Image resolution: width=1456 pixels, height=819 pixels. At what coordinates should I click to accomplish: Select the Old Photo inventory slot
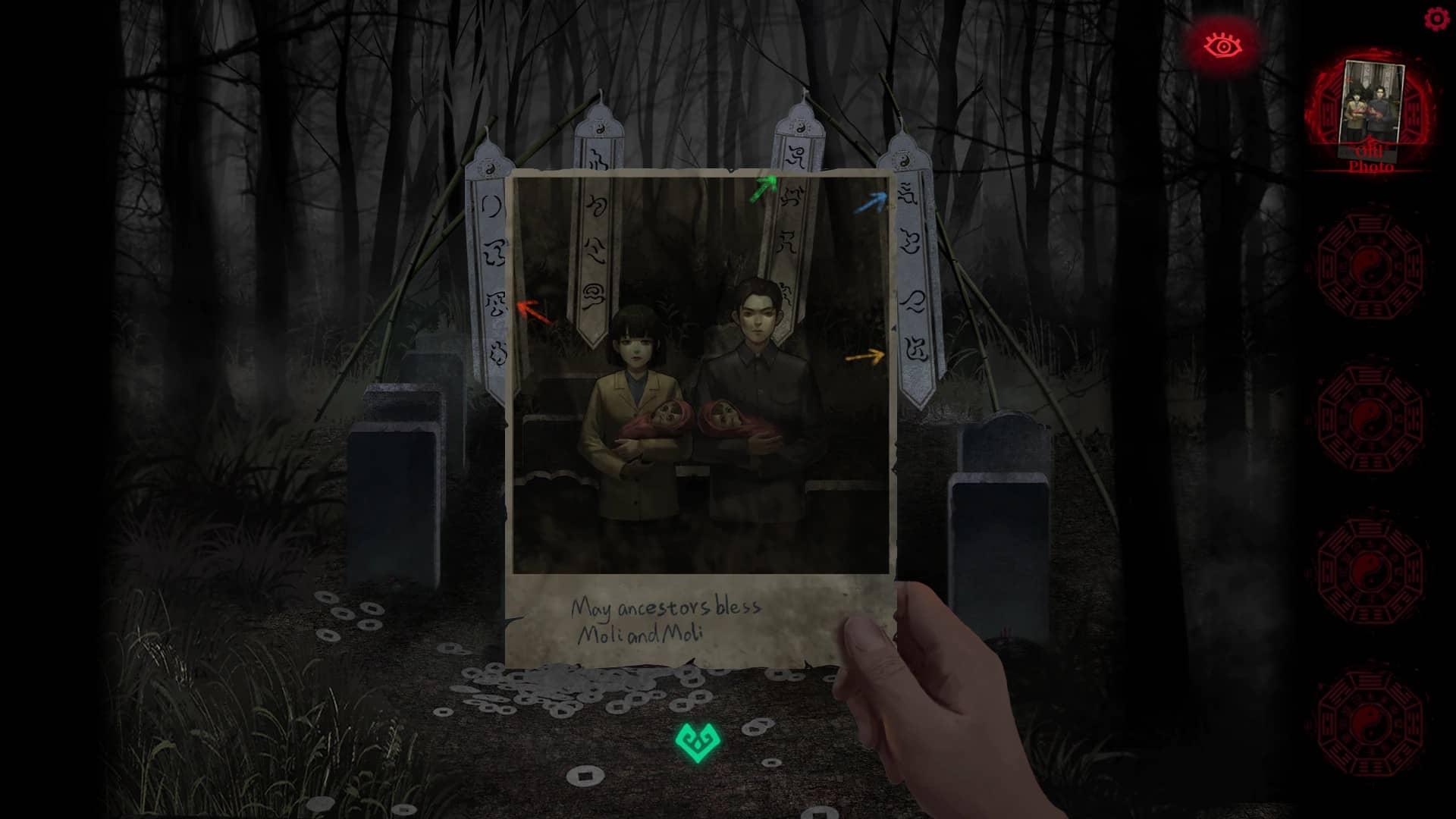pos(1371,114)
